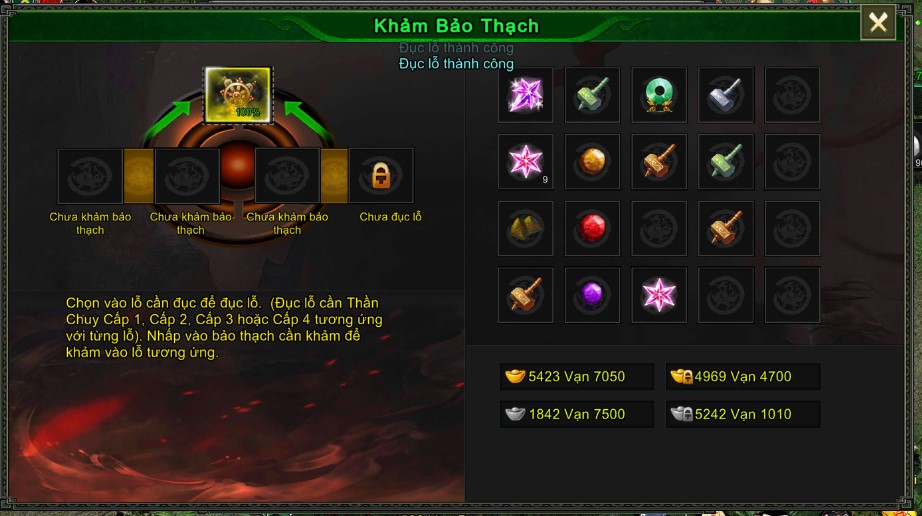The width and height of the screenshot is (922, 516).
Task: Pick the purple crystal shard item
Action: [x=525, y=95]
